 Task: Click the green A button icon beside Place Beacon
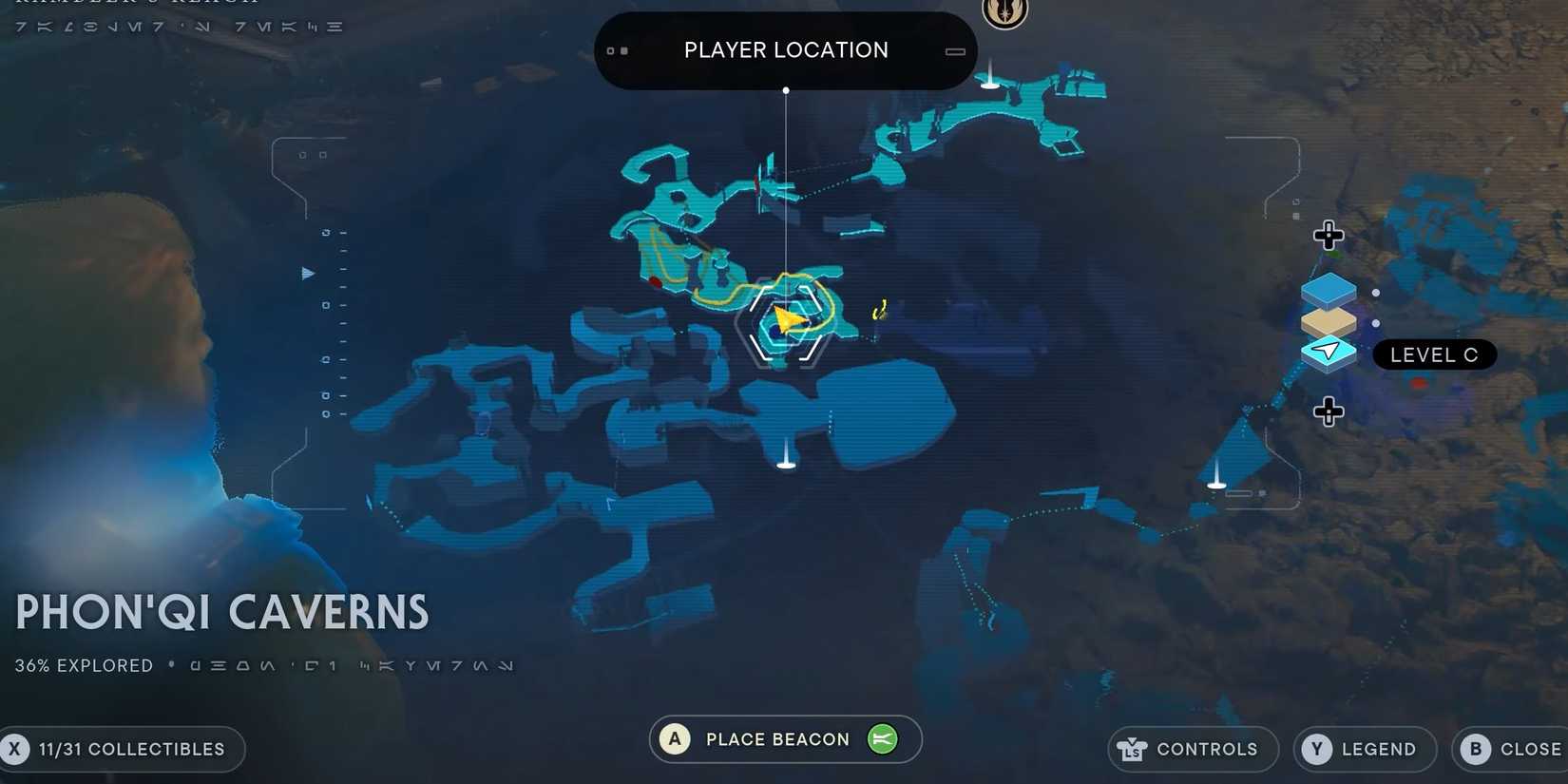tap(674, 738)
